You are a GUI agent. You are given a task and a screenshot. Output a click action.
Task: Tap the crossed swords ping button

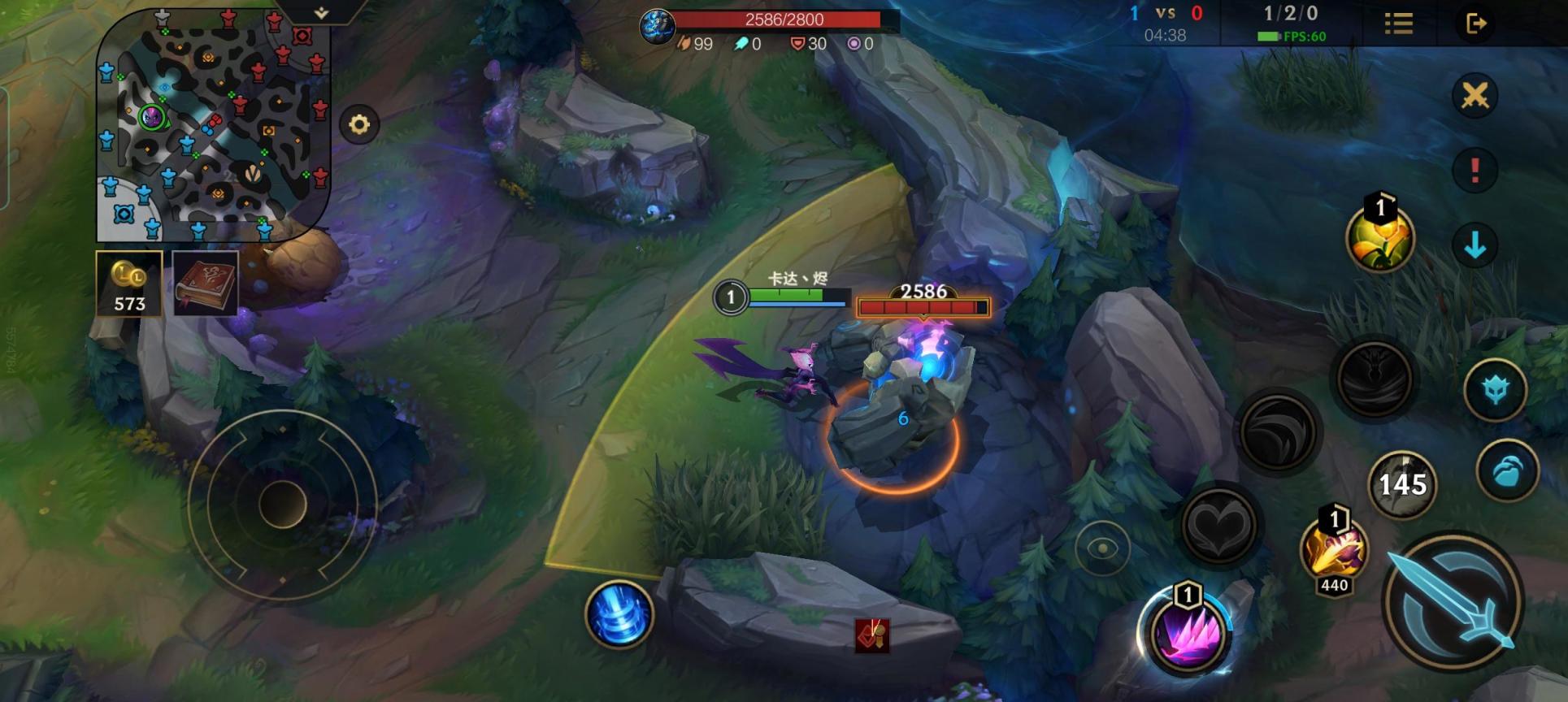coord(1475,96)
